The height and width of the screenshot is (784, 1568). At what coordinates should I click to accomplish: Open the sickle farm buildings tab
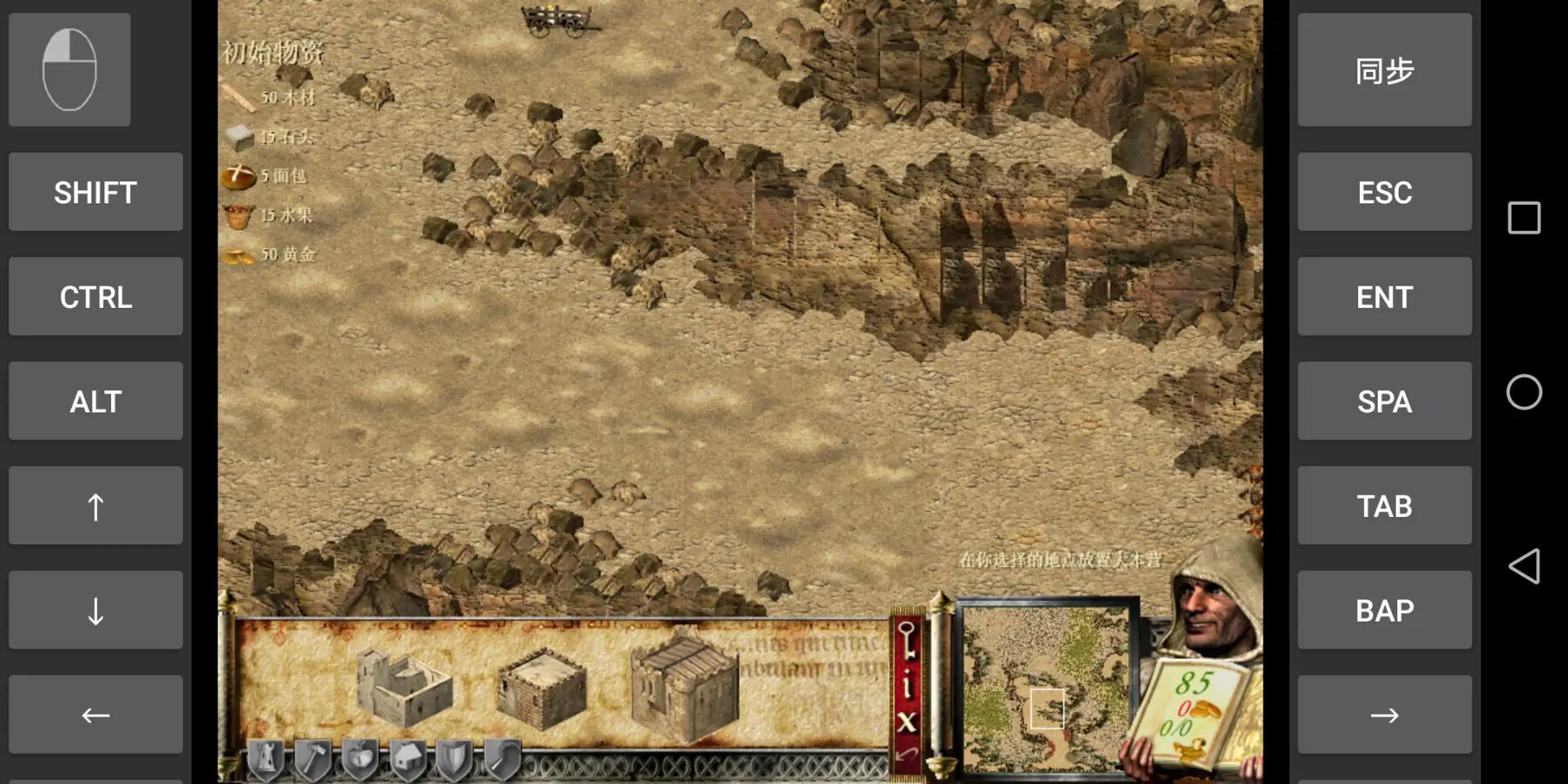[502, 759]
